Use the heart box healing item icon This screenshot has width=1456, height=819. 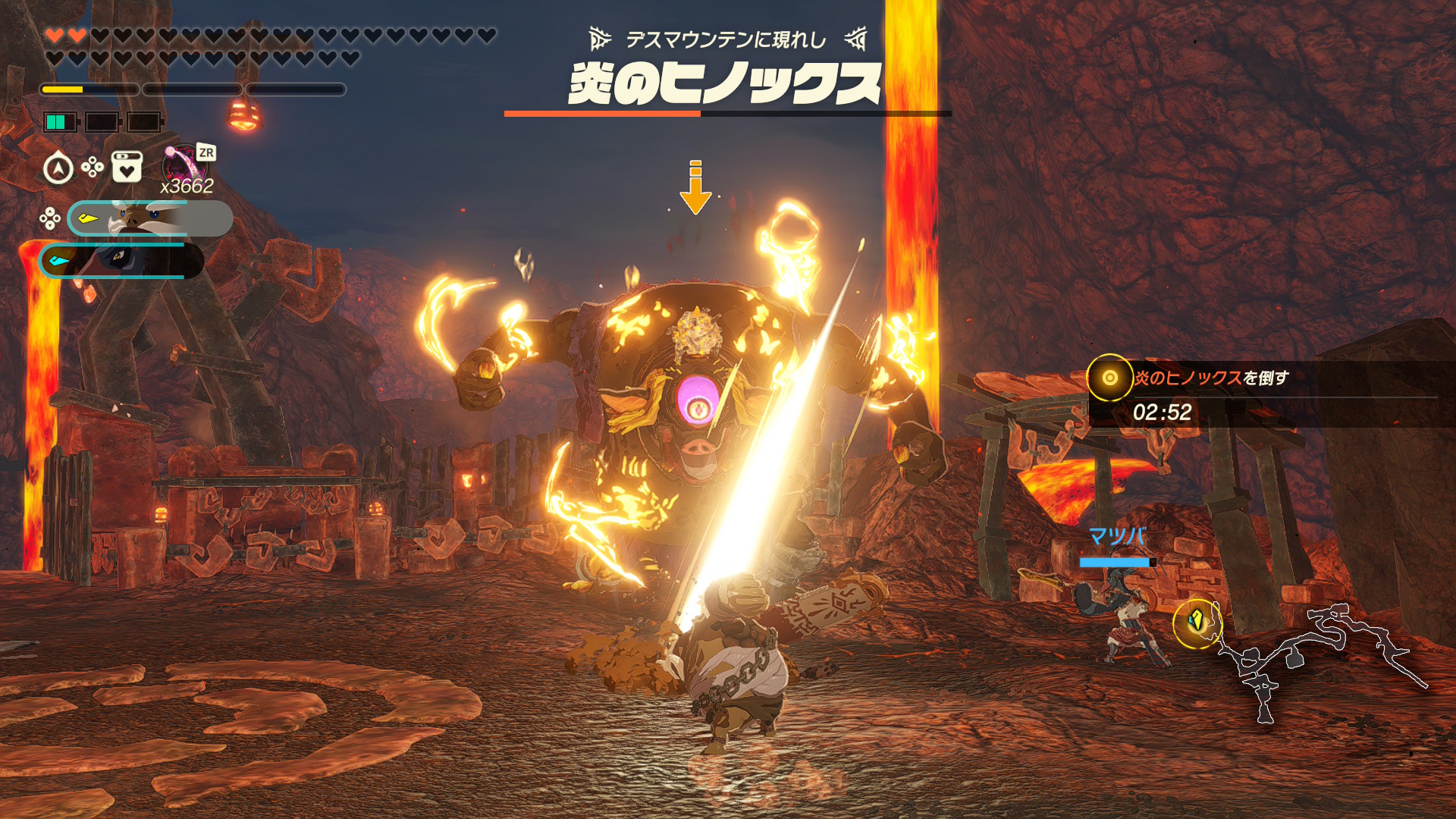(127, 167)
